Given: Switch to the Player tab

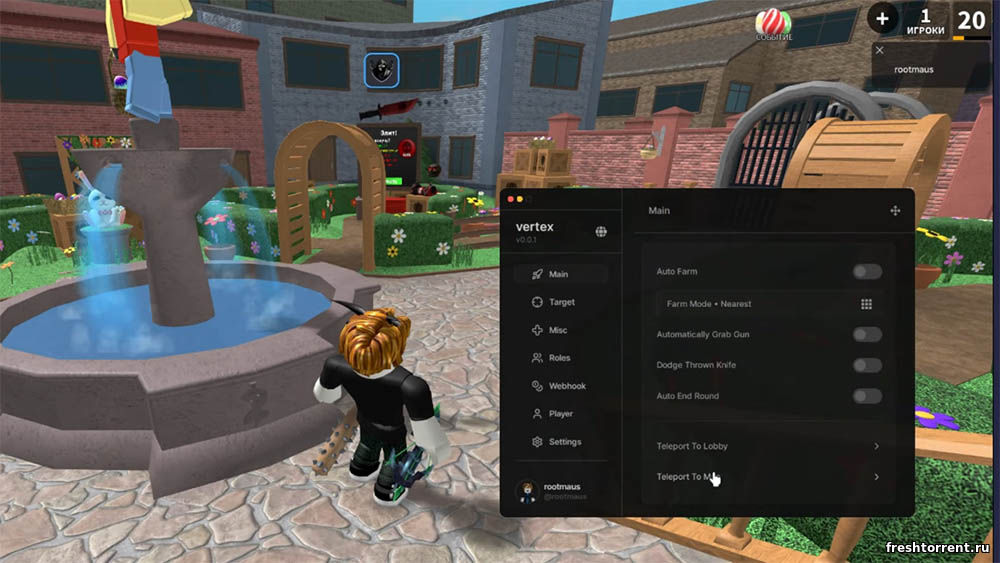Looking at the screenshot, I should (x=560, y=414).
